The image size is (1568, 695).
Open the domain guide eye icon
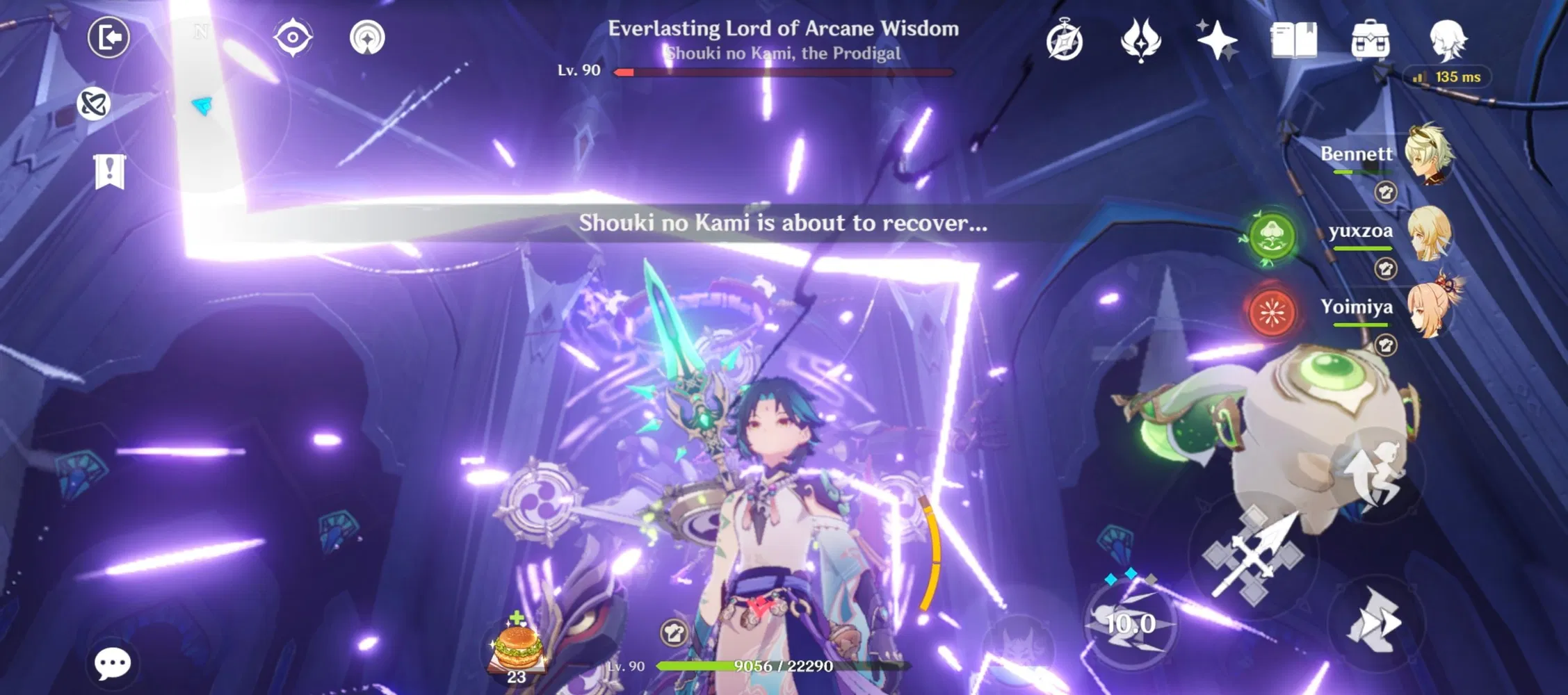tap(292, 38)
